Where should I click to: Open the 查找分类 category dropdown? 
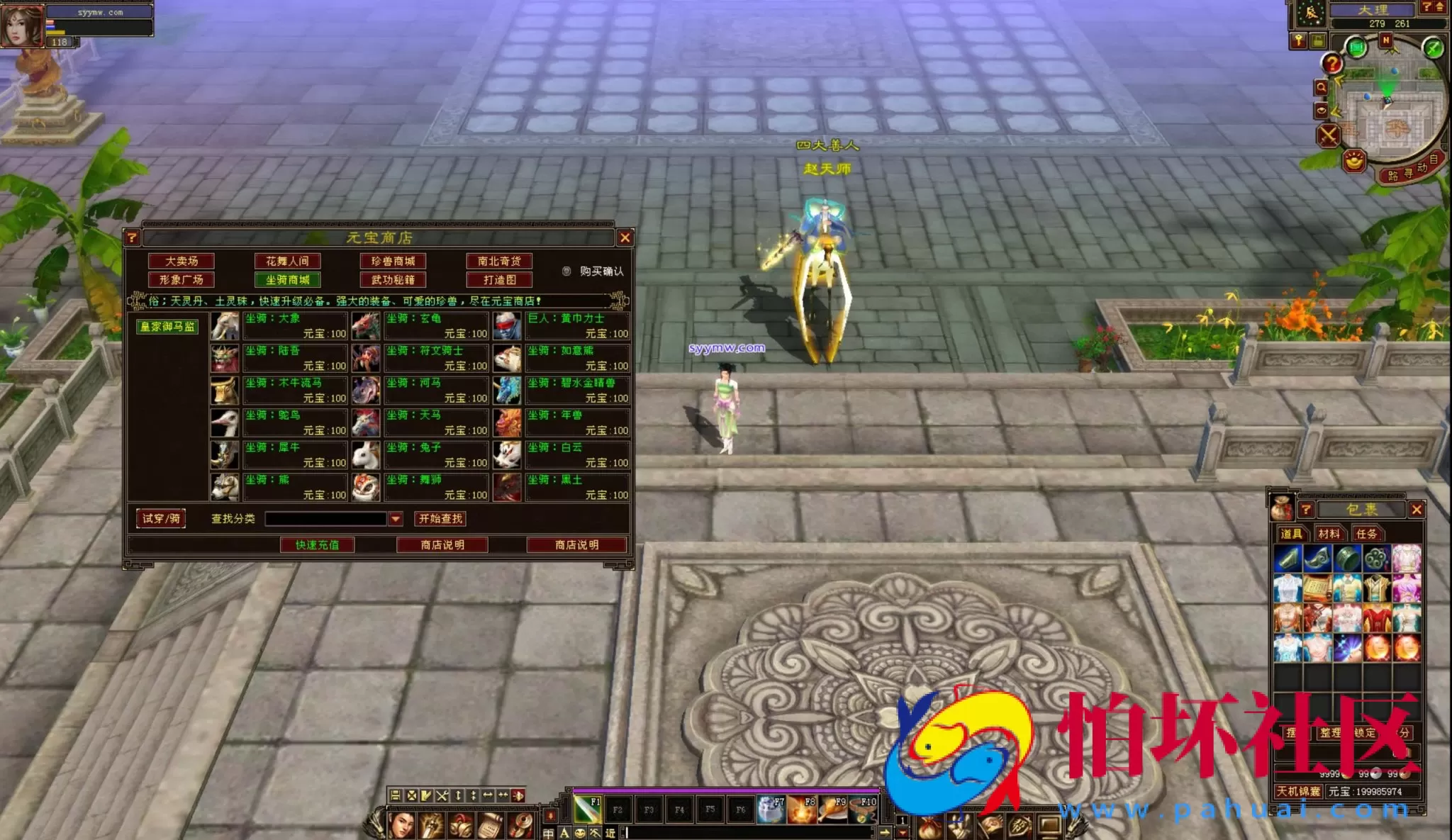click(394, 519)
